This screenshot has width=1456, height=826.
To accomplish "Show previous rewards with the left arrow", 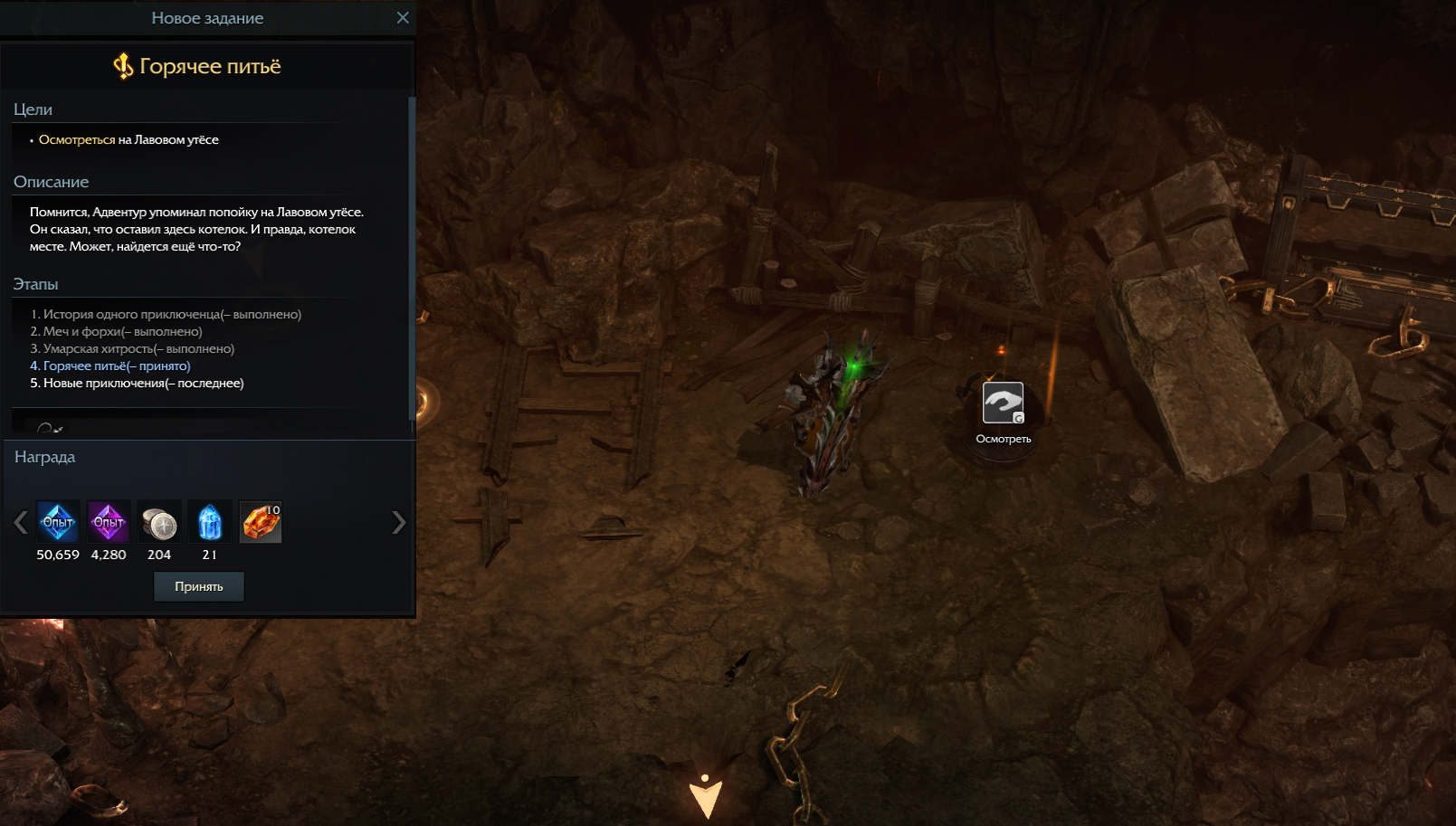I will click(21, 523).
